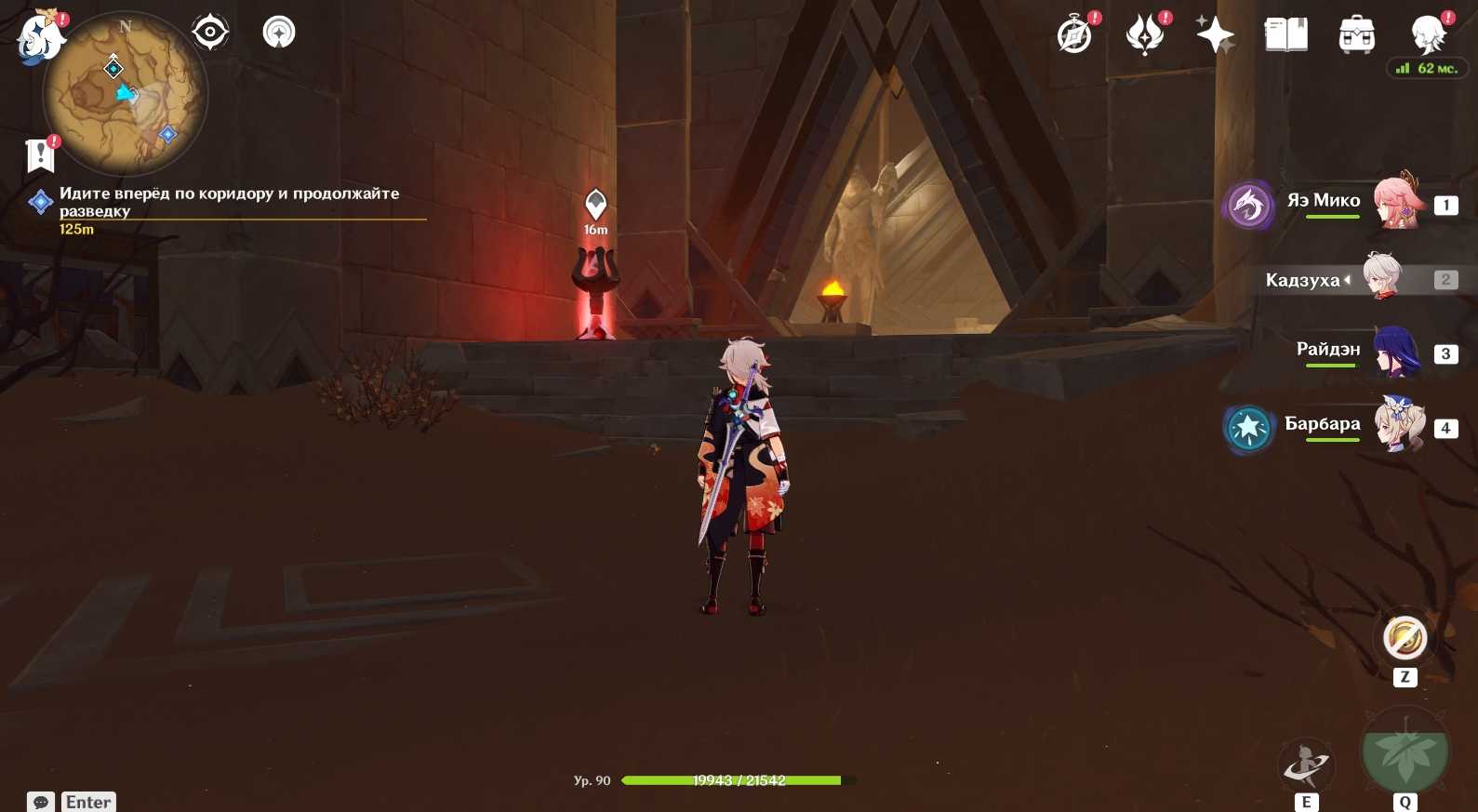Viewport: 1478px width, 812px height.
Task: Open the events compass icon
Action: click(1075, 35)
